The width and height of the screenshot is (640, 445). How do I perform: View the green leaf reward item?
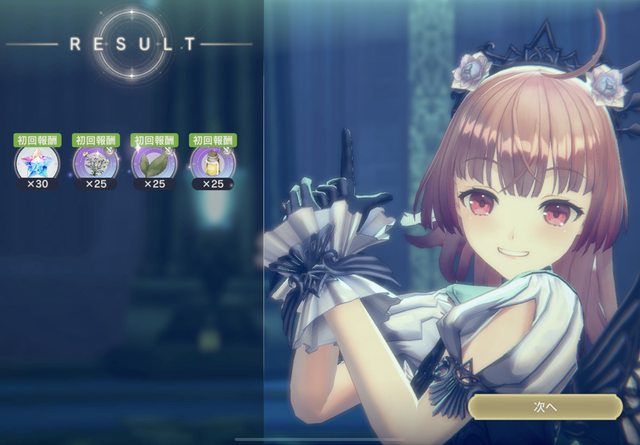click(153, 162)
